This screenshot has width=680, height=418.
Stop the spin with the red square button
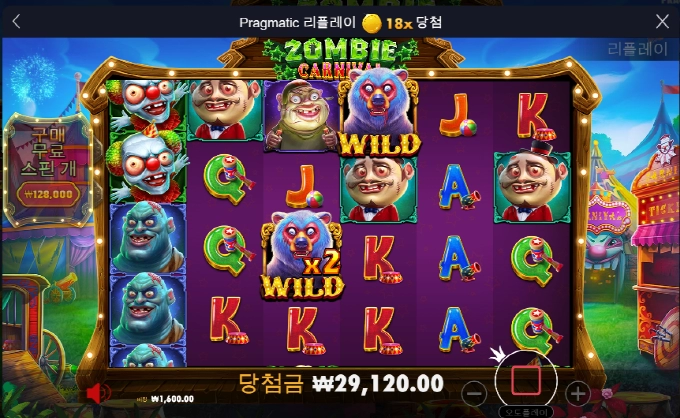[526, 381]
